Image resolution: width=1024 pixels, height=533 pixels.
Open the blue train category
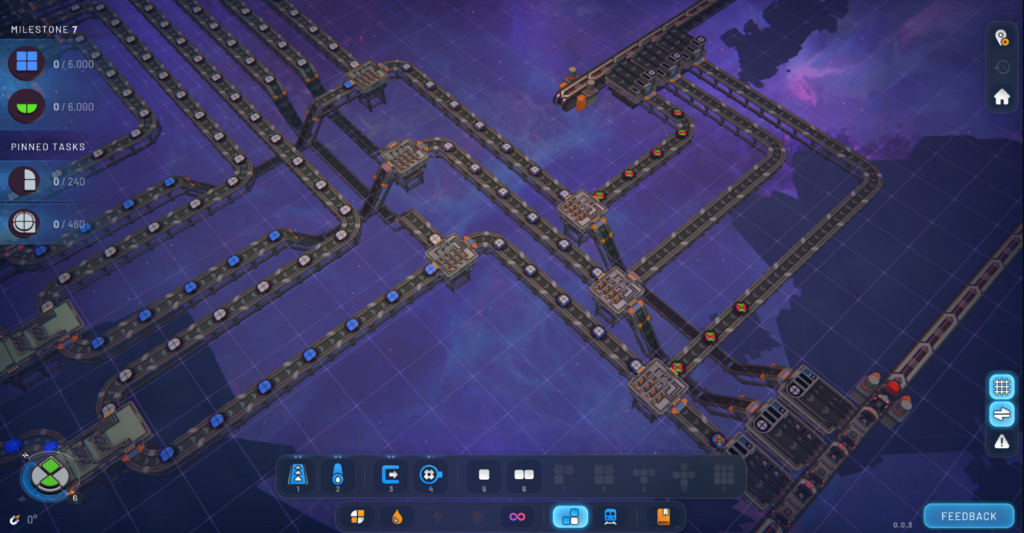click(x=609, y=516)
